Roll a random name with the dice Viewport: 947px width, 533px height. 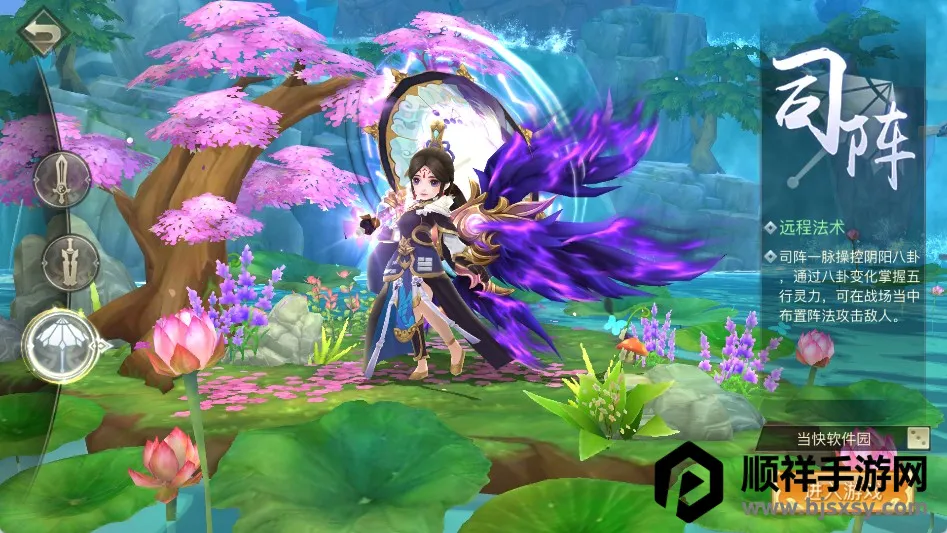[917, 439]
